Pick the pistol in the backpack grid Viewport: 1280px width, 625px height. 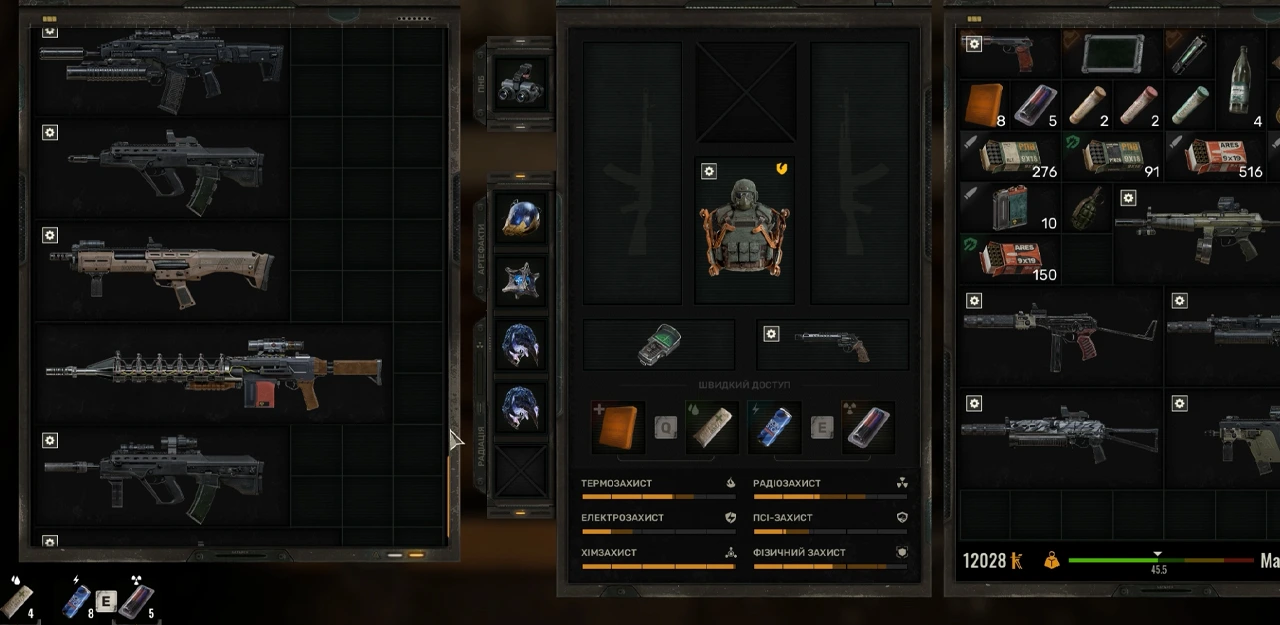(x=1010, y=53)
